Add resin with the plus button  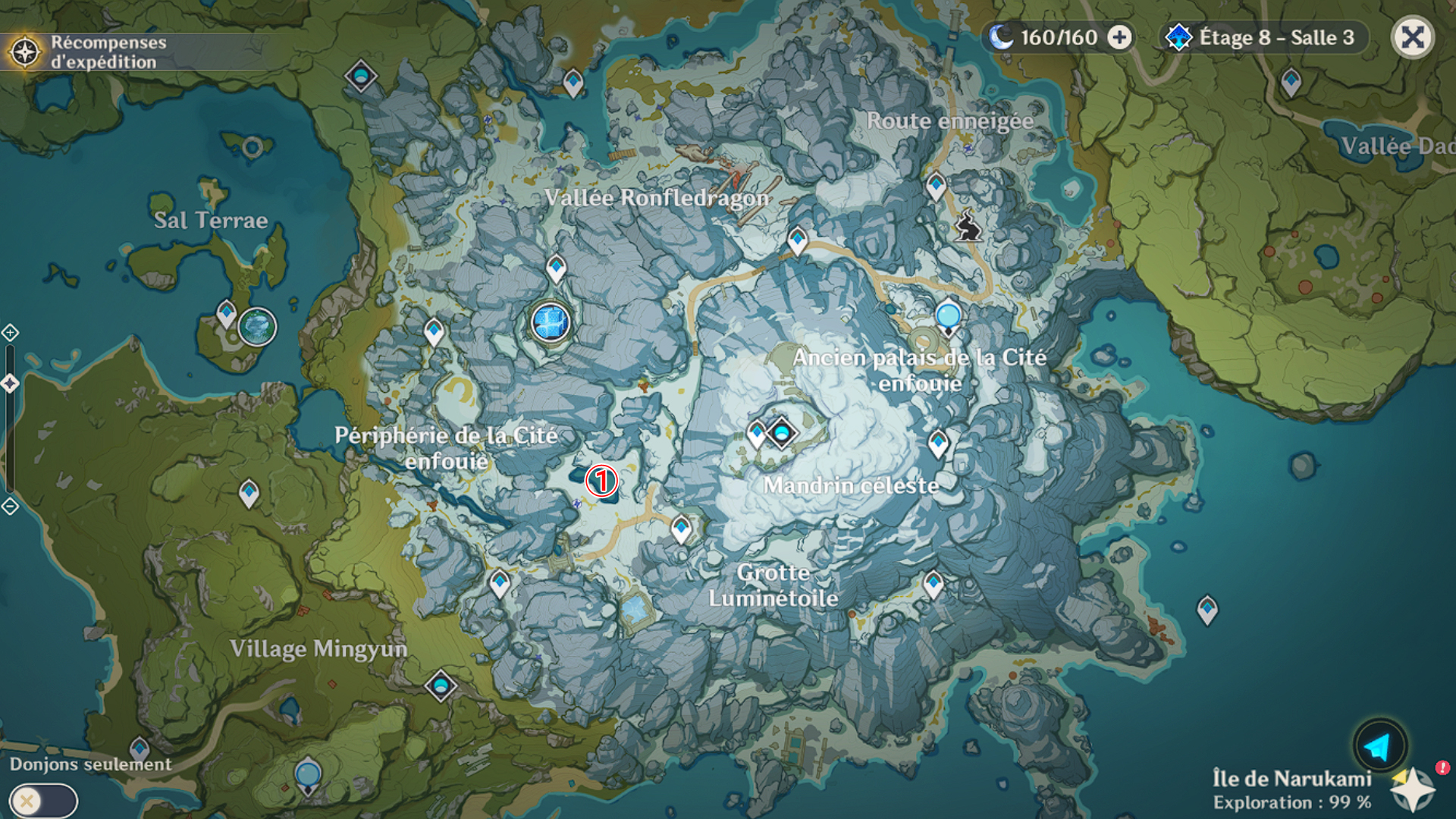tap(1119, 37)
